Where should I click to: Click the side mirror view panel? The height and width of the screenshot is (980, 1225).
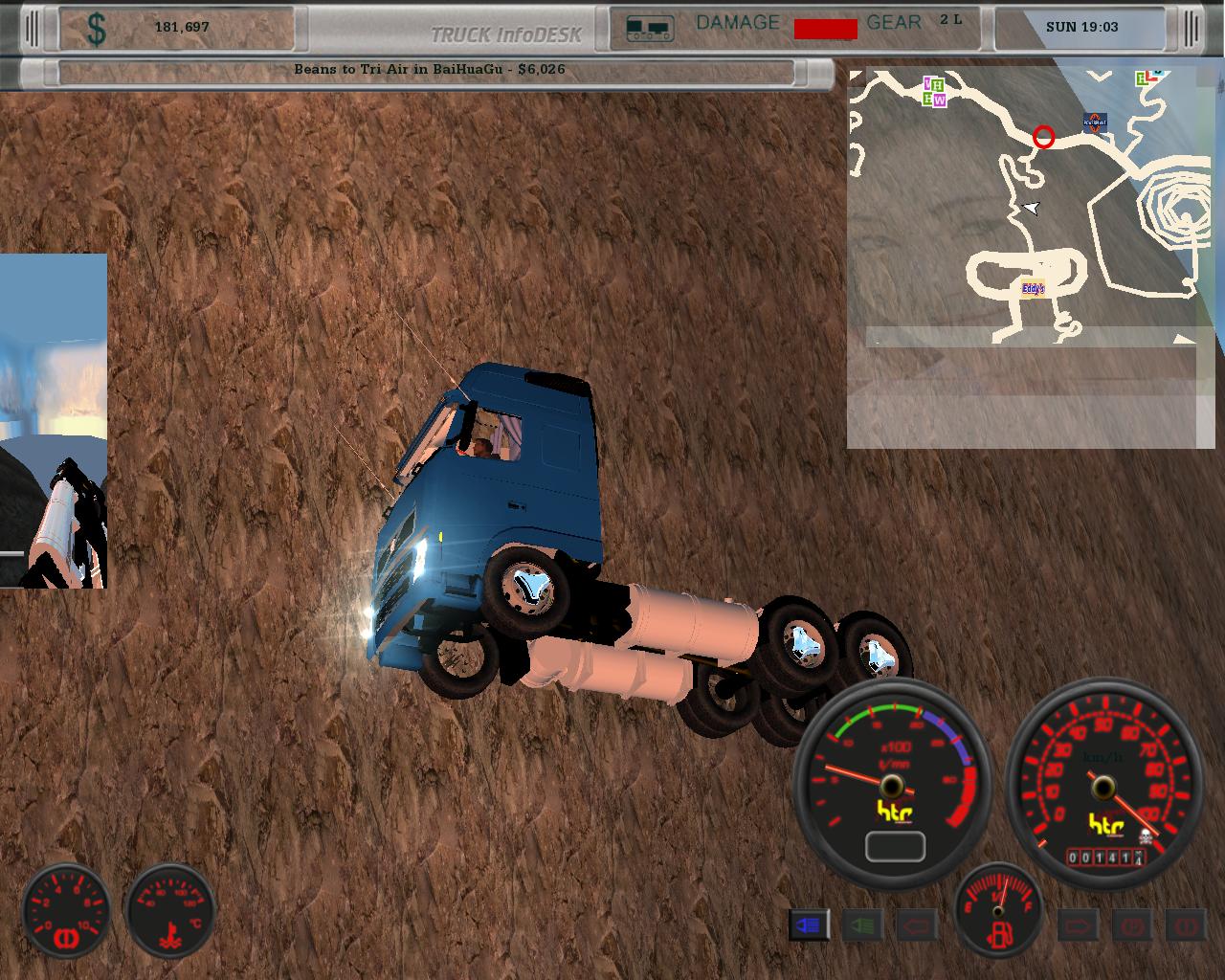(x=54, y=421)
